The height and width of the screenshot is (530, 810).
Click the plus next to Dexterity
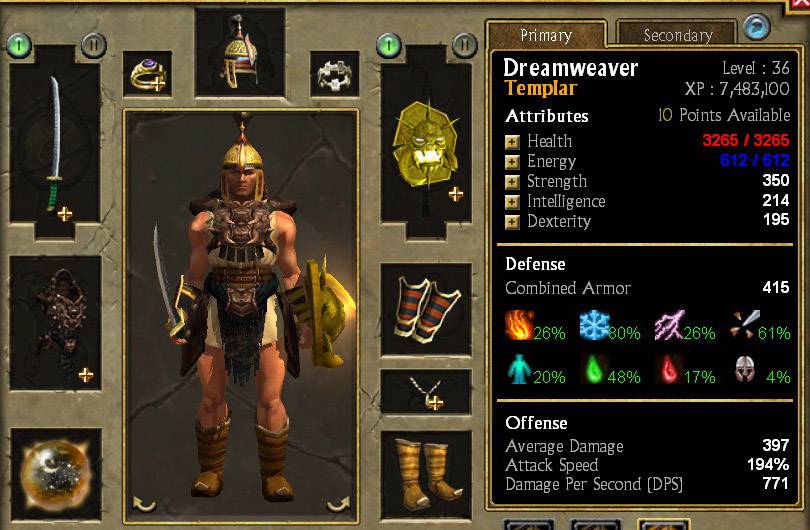512,221
